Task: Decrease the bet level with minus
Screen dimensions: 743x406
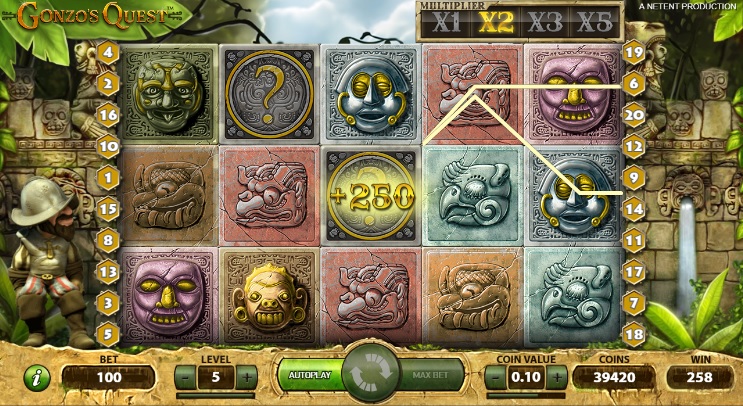Action: pos(186,377)
